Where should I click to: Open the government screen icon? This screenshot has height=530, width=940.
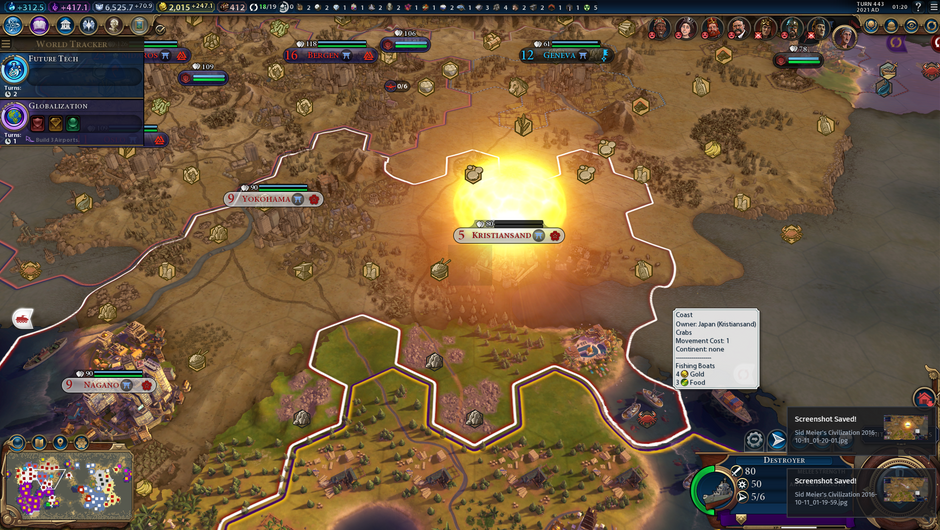coord(65,25)
